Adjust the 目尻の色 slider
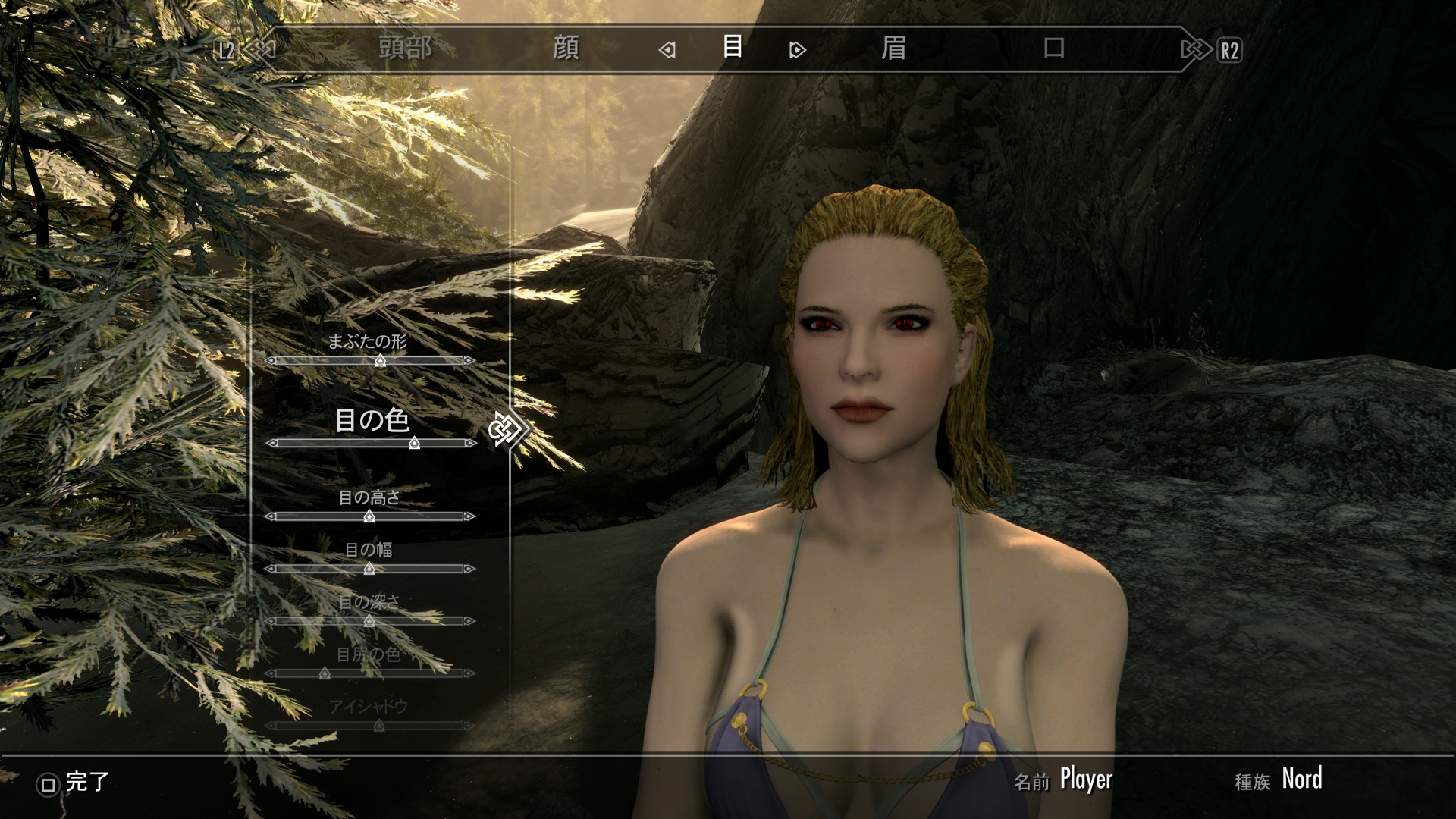1456x819 pixels. tap(325, 673)
